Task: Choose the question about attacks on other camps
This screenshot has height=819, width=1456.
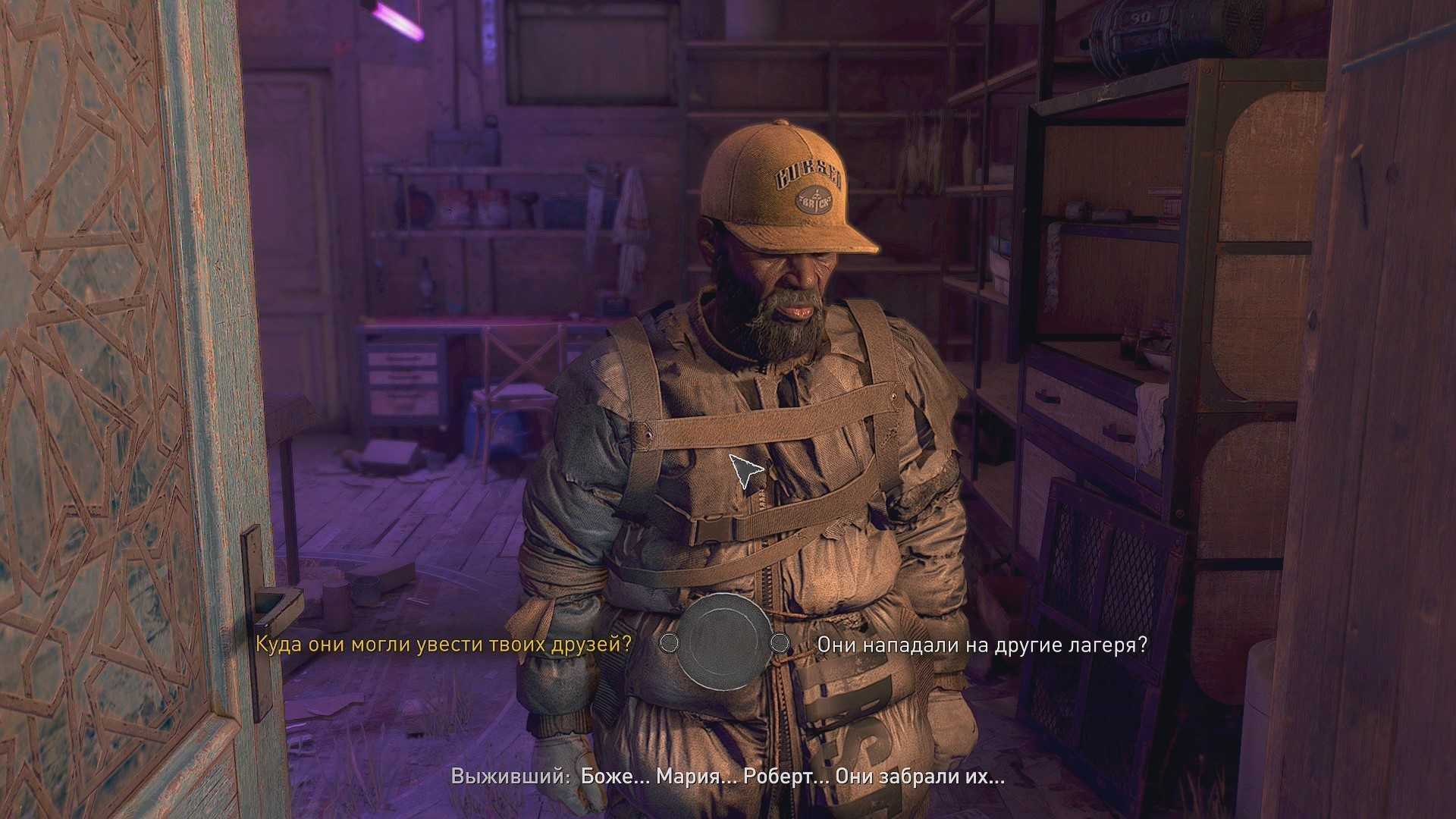Action: pyautogui.click(x=981, y=645)
